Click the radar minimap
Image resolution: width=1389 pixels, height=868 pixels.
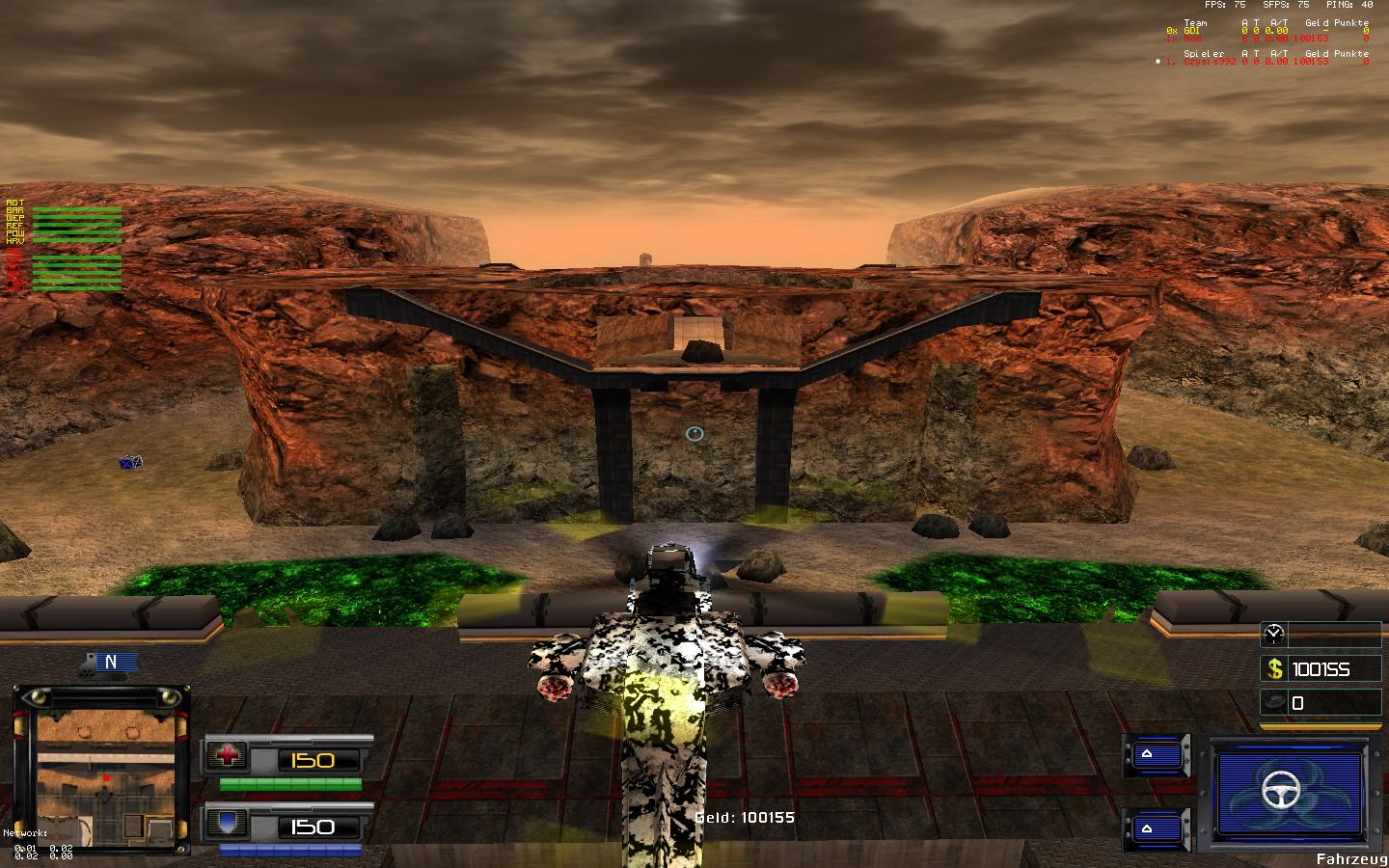[100, 770]
